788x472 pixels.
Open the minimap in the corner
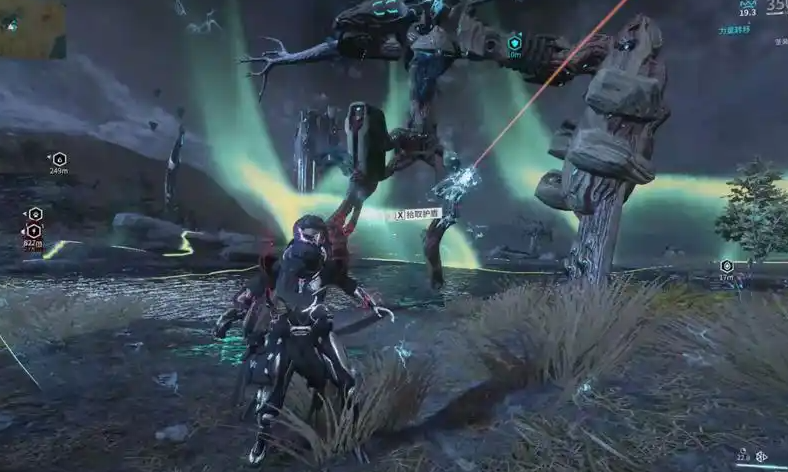tap(32, 27)
